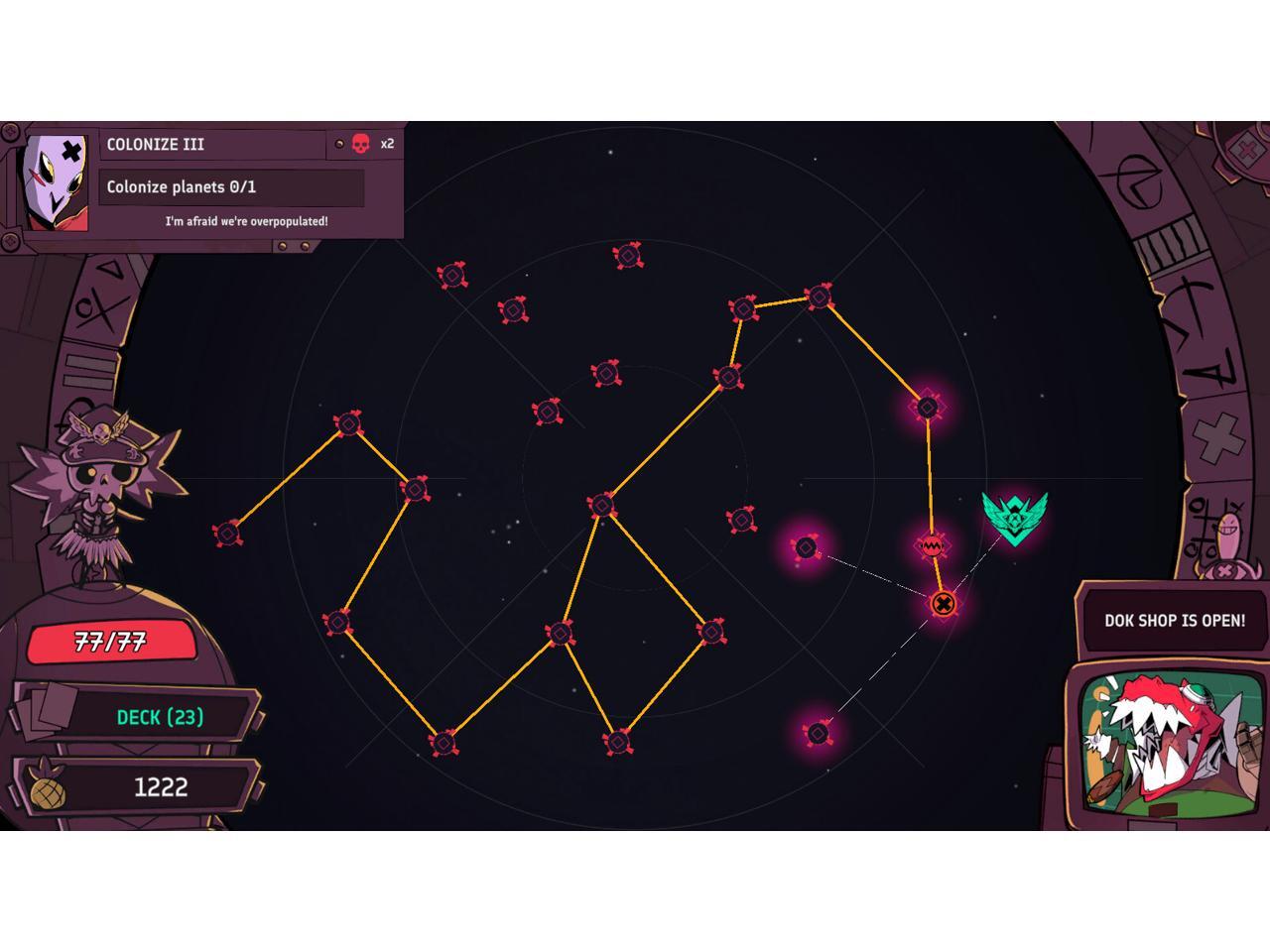This screenshot has height=952, width=1270.
Task: Click the red skull x2 difficulty icon
Action: point(361,144)
